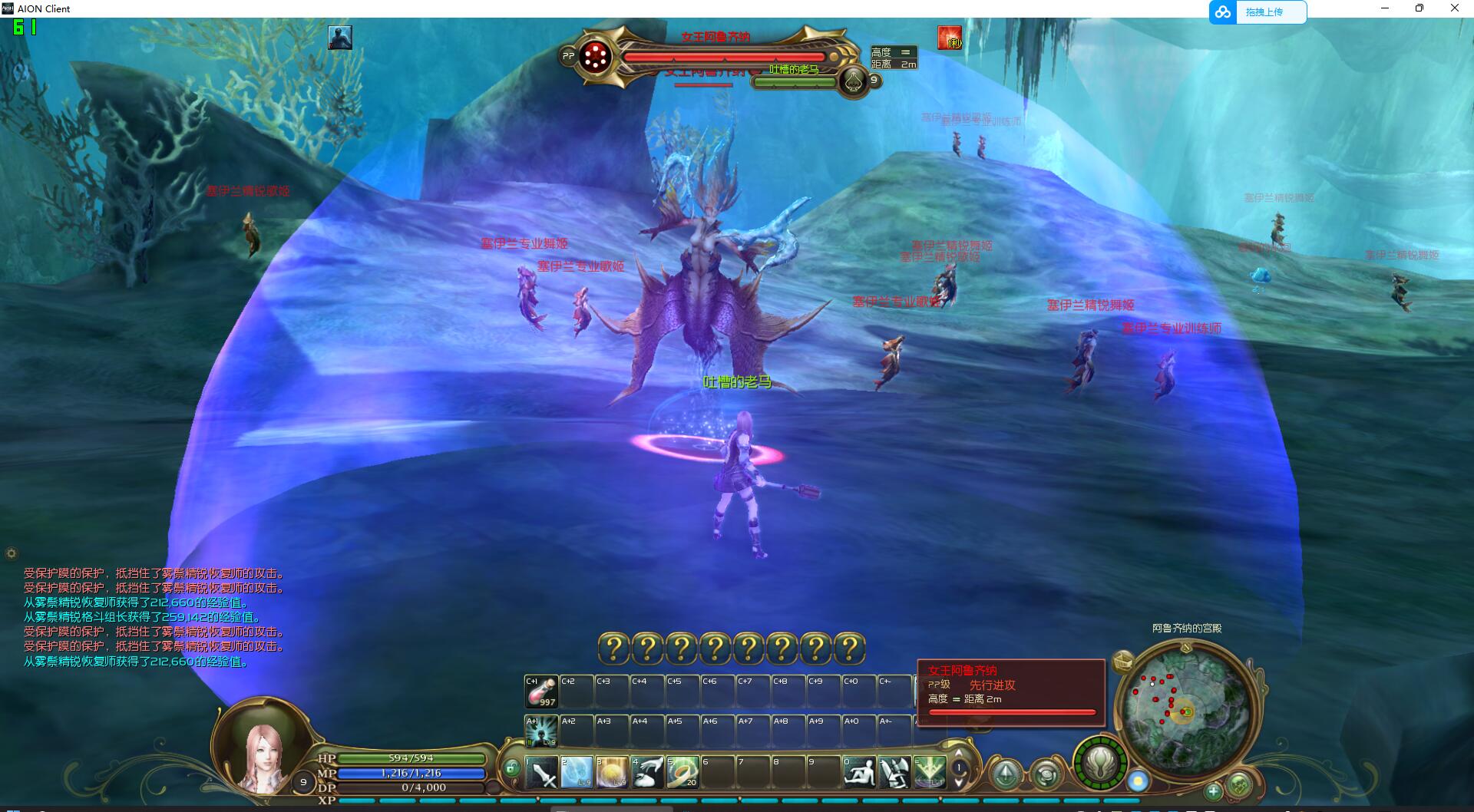Toggle the green padlock hotbar lock
Image resolution: width=1474 pixels, height=812 pixels.
pyautogui.click(x=512, y=767)
